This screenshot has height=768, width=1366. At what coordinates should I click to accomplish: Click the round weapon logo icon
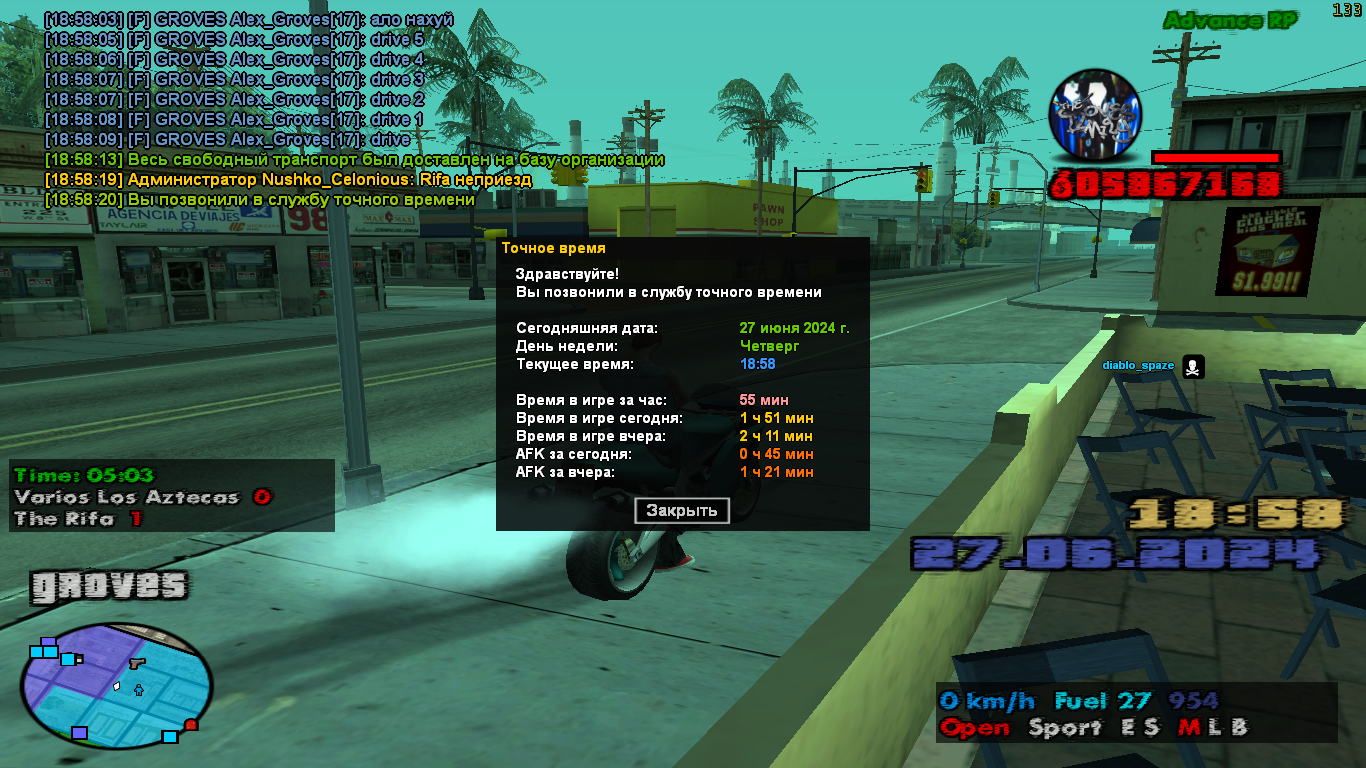(1094, 115)
